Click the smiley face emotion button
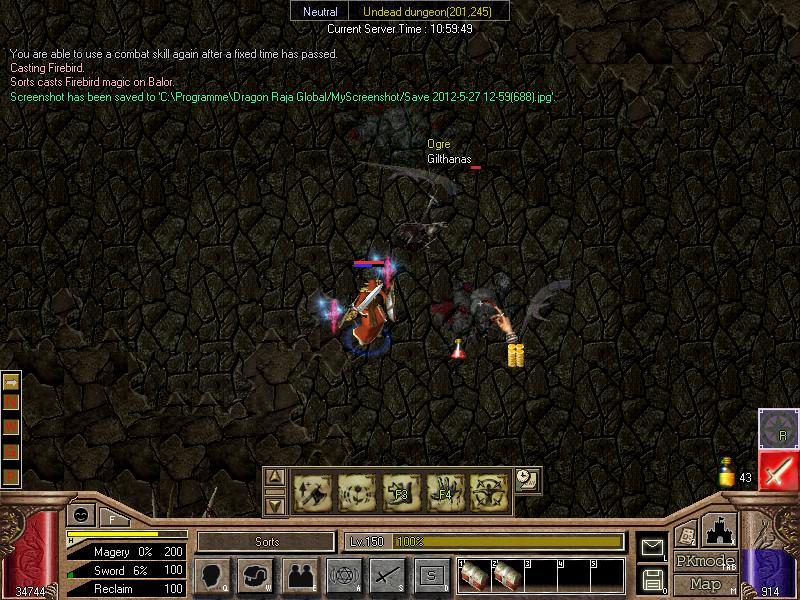 (x=80, y=514)
